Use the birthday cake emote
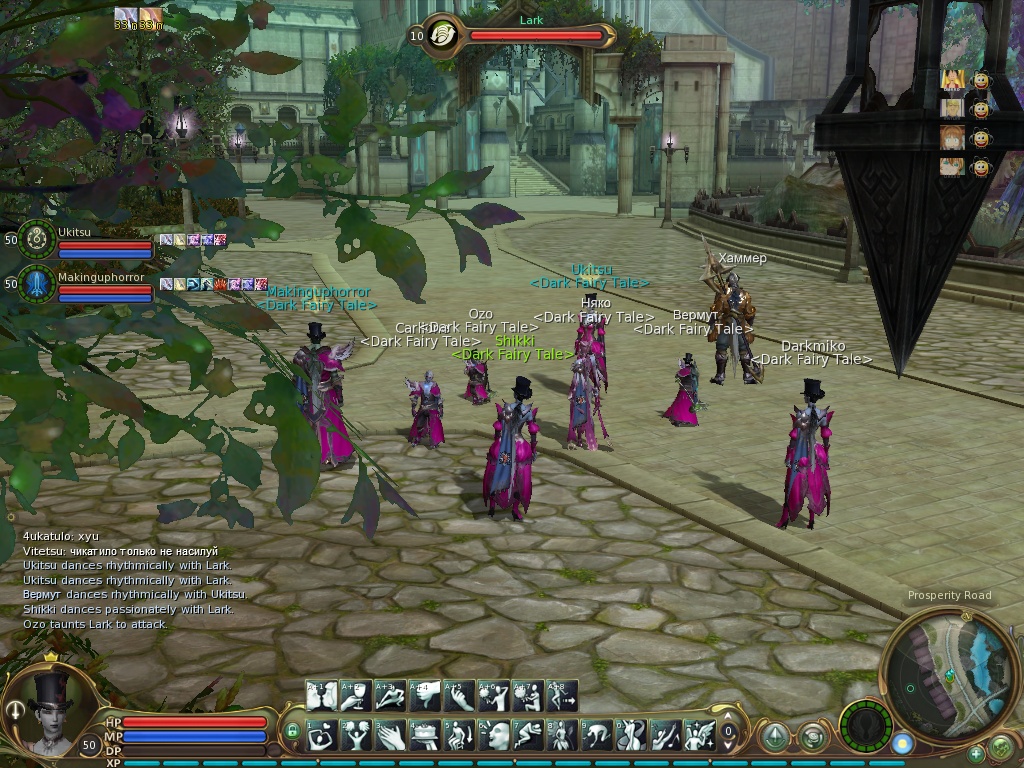Image resolution: width=1024 pixels, height=768 pixels. [424, 735]
